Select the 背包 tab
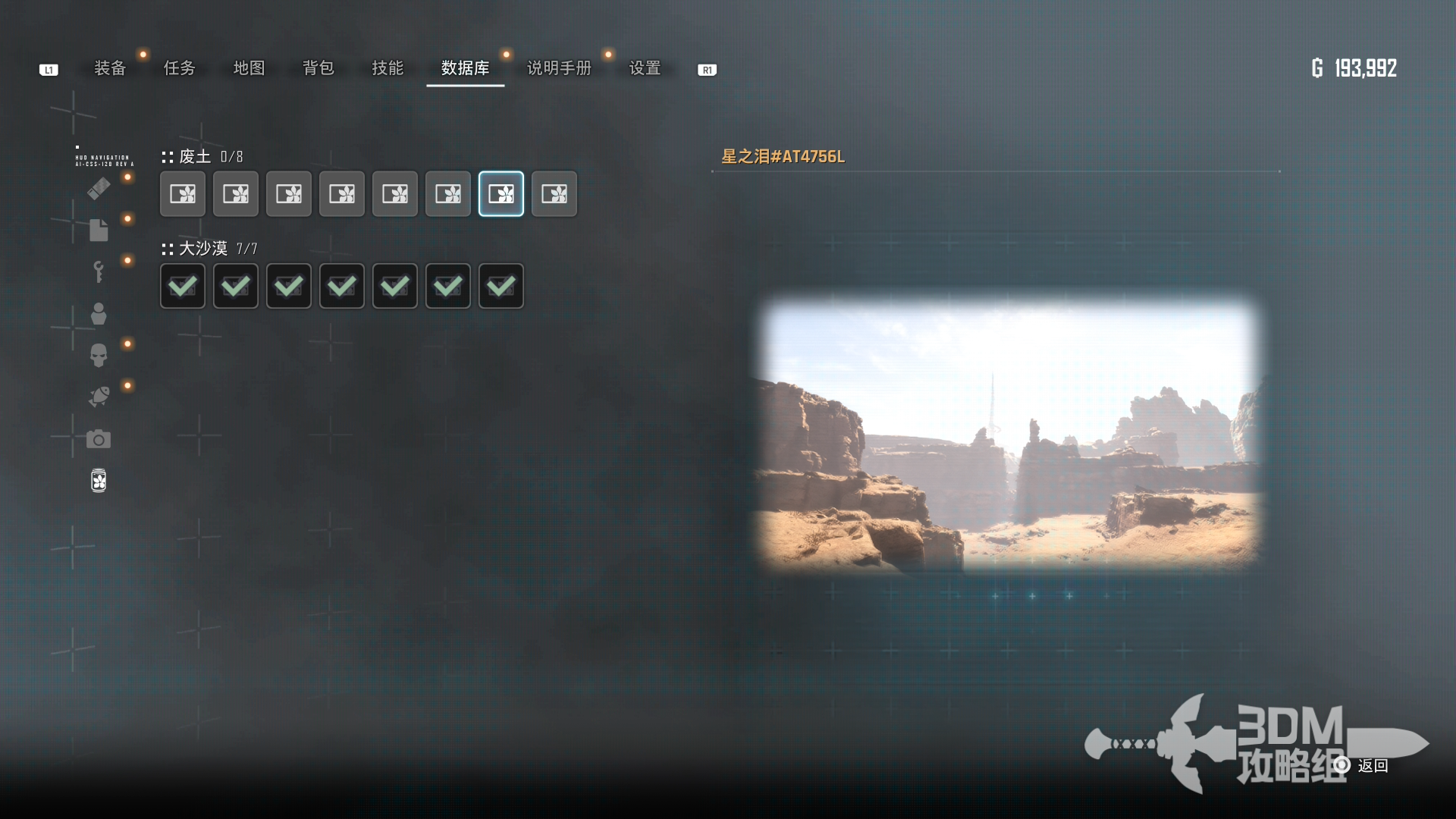 click(318, 68)
